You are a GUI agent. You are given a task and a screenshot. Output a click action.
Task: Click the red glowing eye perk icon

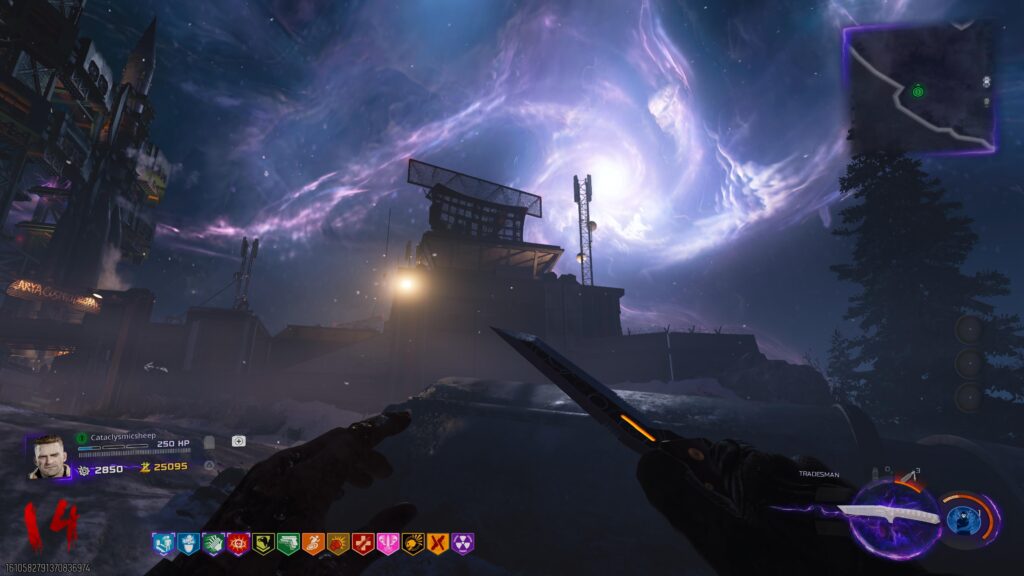[x=237, y=543]
